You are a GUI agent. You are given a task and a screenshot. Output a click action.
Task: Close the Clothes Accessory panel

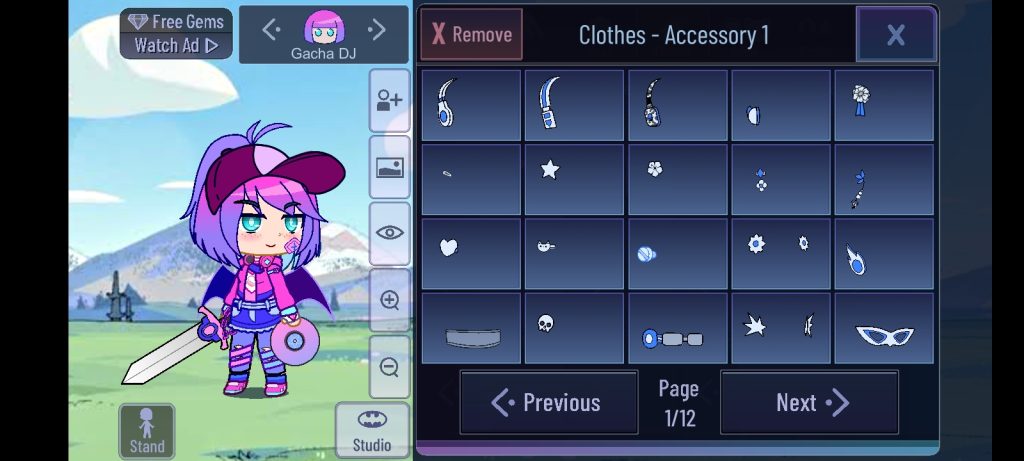tap(895, 35)
